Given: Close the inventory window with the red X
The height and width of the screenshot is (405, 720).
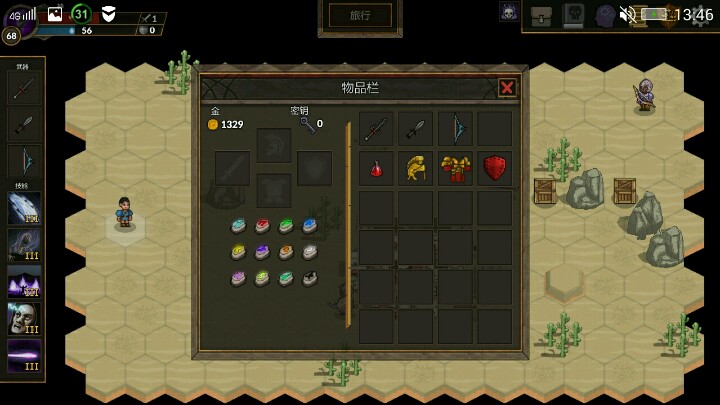Looking at the screenshot, I should (507, 88).
